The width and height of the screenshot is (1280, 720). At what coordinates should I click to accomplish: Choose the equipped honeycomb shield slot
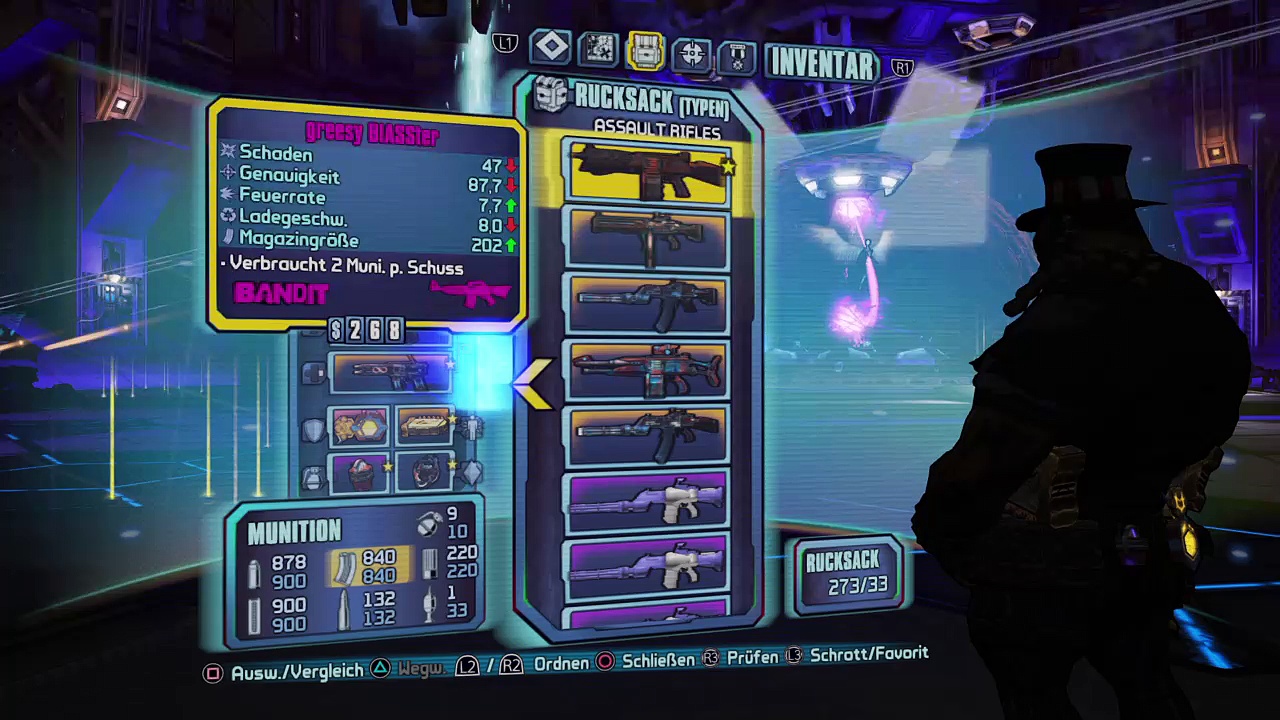pos(359,427)
